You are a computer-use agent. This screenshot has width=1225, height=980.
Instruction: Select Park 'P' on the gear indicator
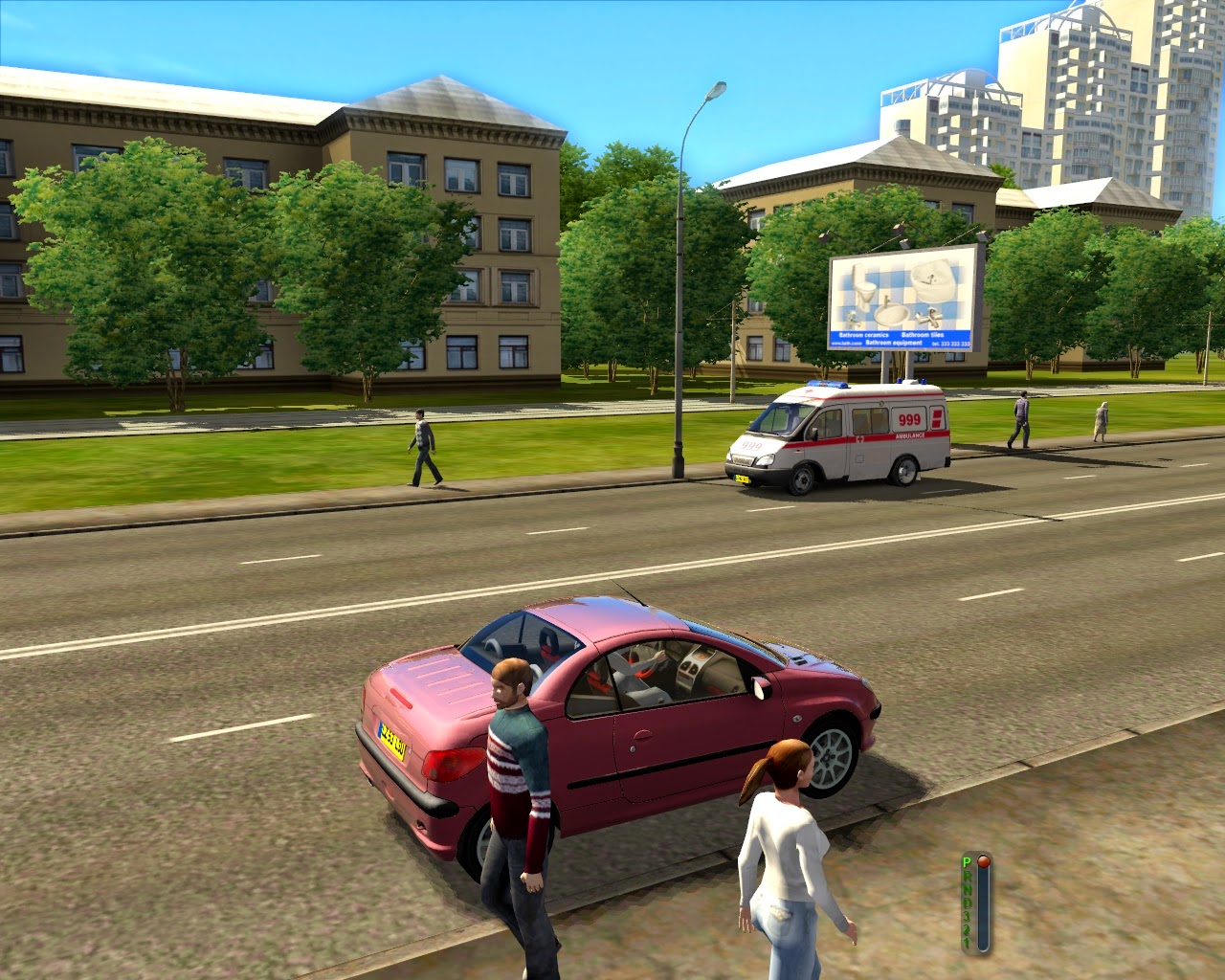point(967,861)
